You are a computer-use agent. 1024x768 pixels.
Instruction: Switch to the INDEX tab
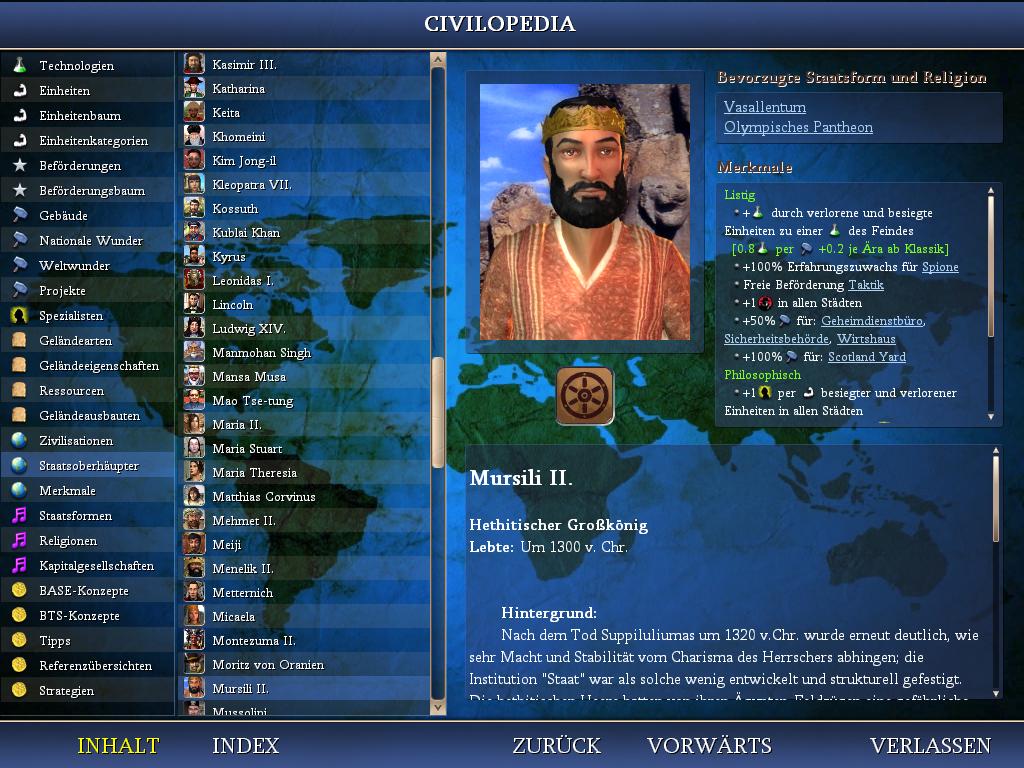click(245, 746)
